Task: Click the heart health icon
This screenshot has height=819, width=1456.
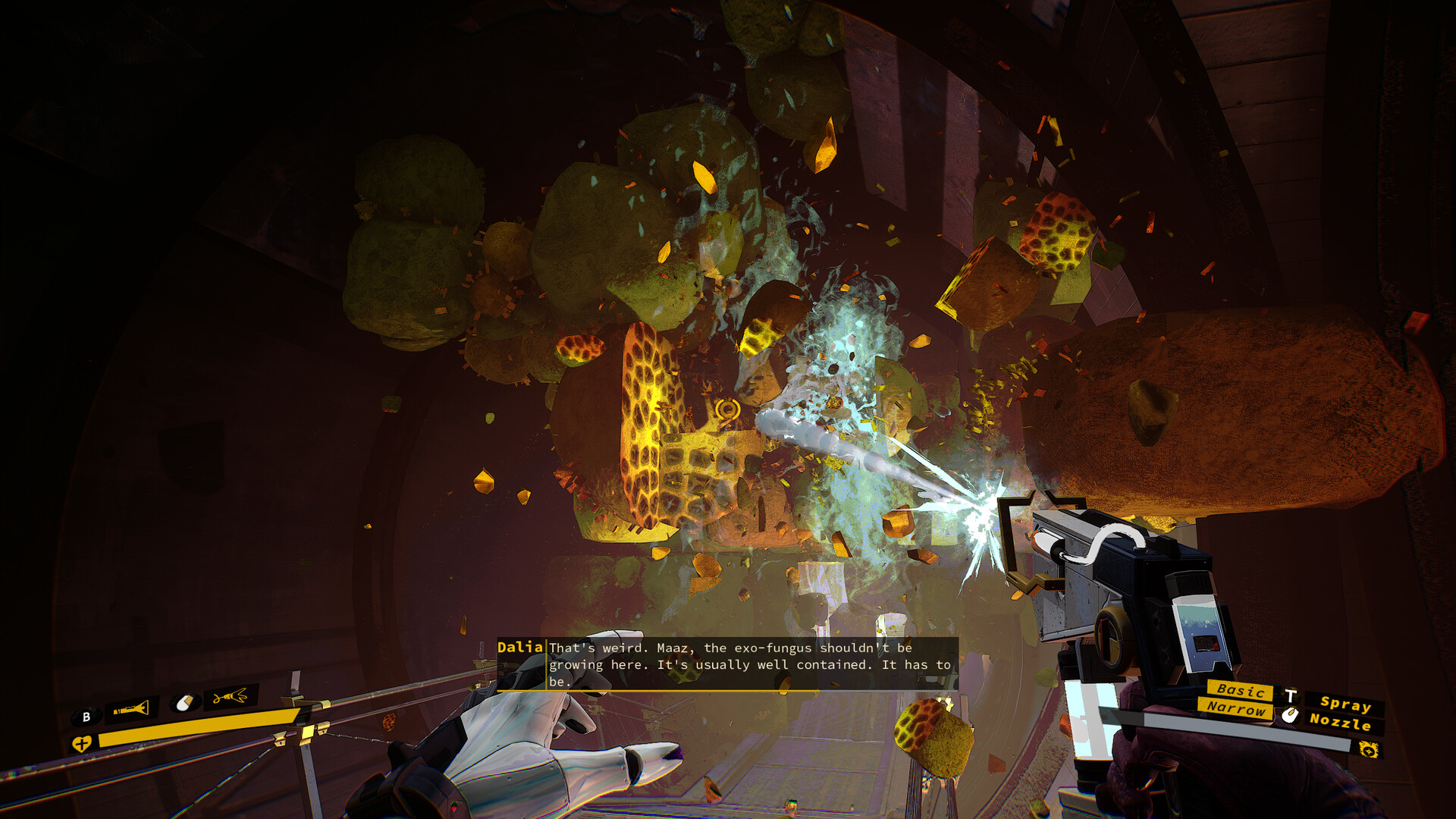Action: coord(81,744)
